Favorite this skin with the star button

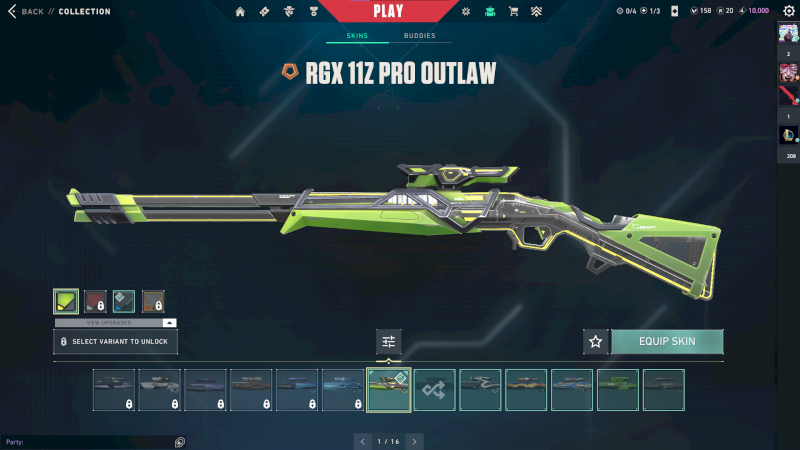point(596,341)
